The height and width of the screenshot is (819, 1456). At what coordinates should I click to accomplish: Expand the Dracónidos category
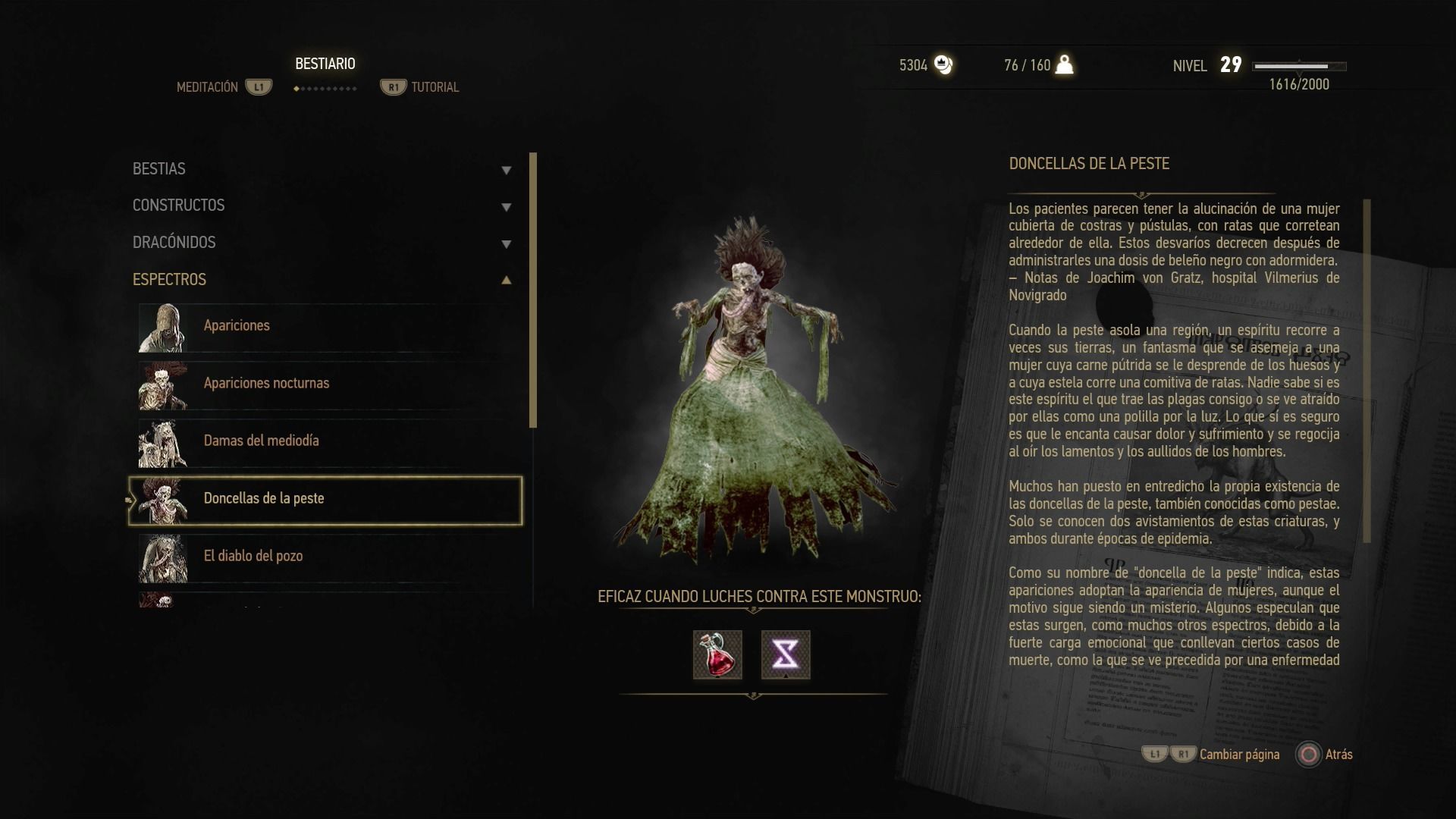(322, 243)
